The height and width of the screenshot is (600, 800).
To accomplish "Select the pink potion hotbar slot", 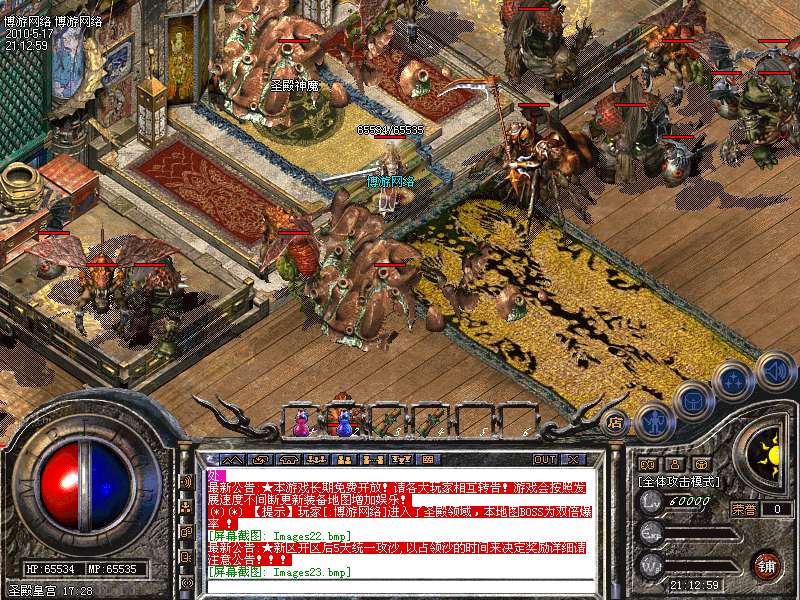I will point(301,424).
